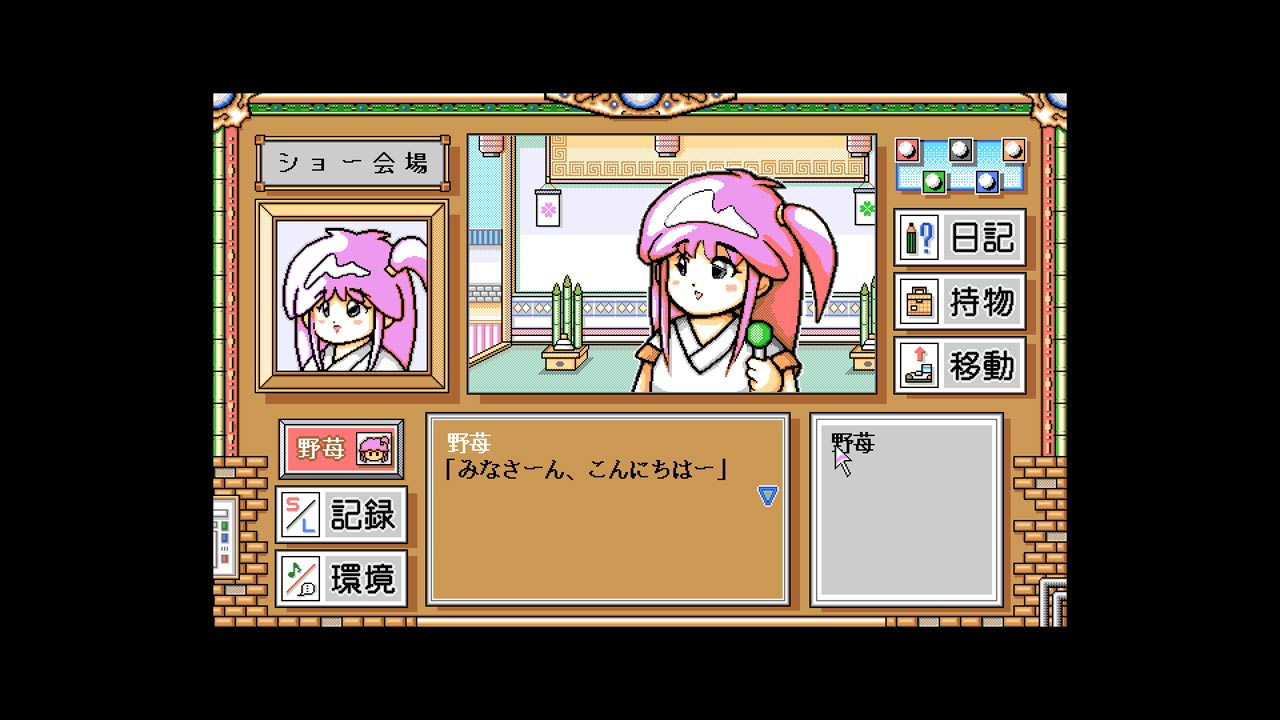Click the green ball button on the panel
The height and width of the screenshot is (720, 1280).
pos(932,182)
